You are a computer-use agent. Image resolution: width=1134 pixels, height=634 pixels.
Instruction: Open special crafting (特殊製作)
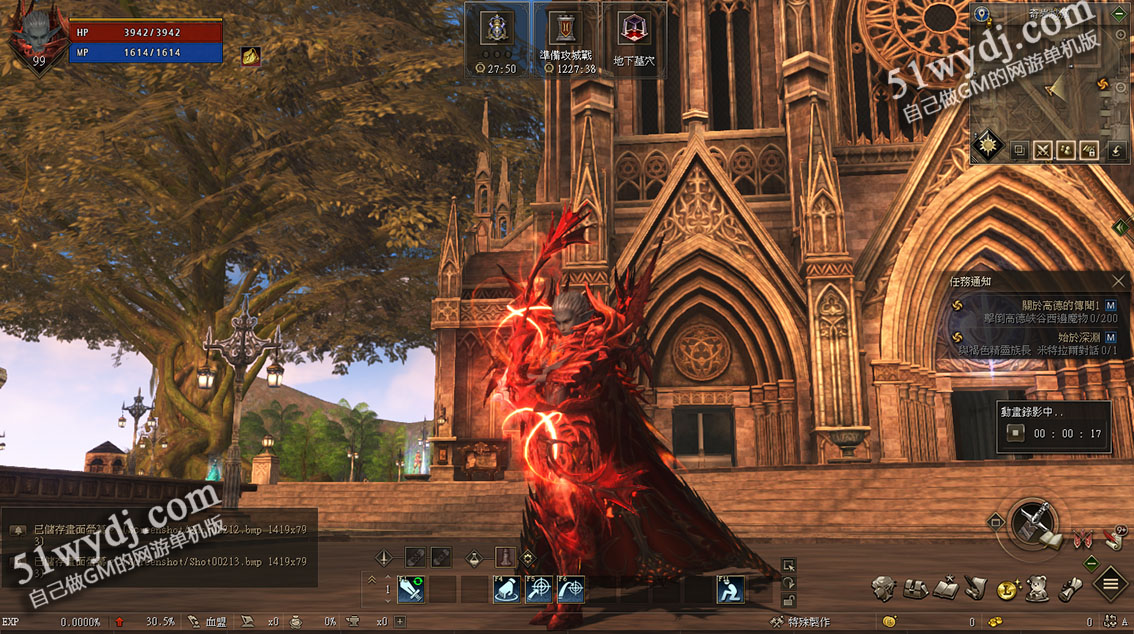point(801,622)
